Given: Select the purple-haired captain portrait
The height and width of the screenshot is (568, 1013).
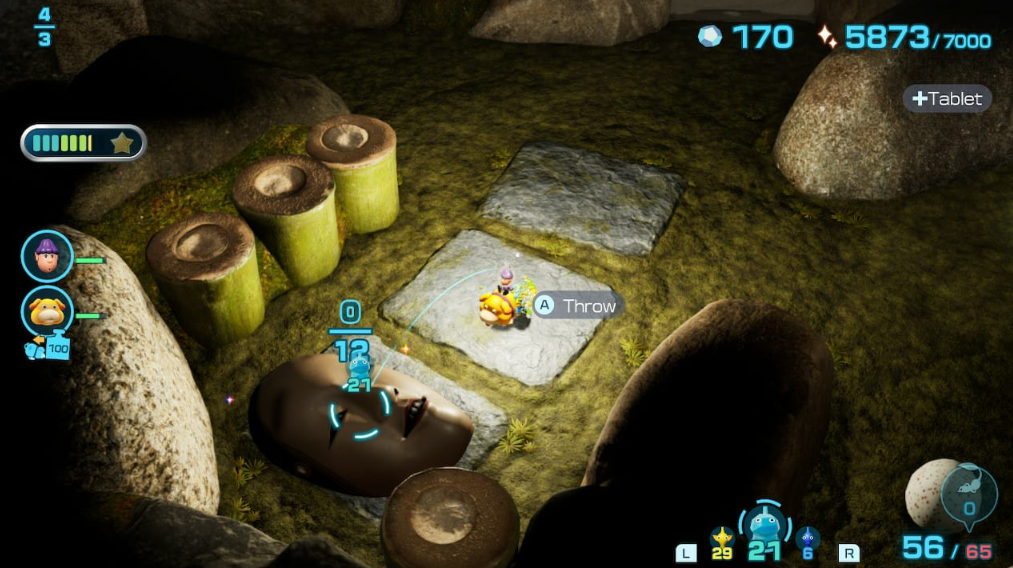Looking at the screenshot, I should [x=47, y=256].
